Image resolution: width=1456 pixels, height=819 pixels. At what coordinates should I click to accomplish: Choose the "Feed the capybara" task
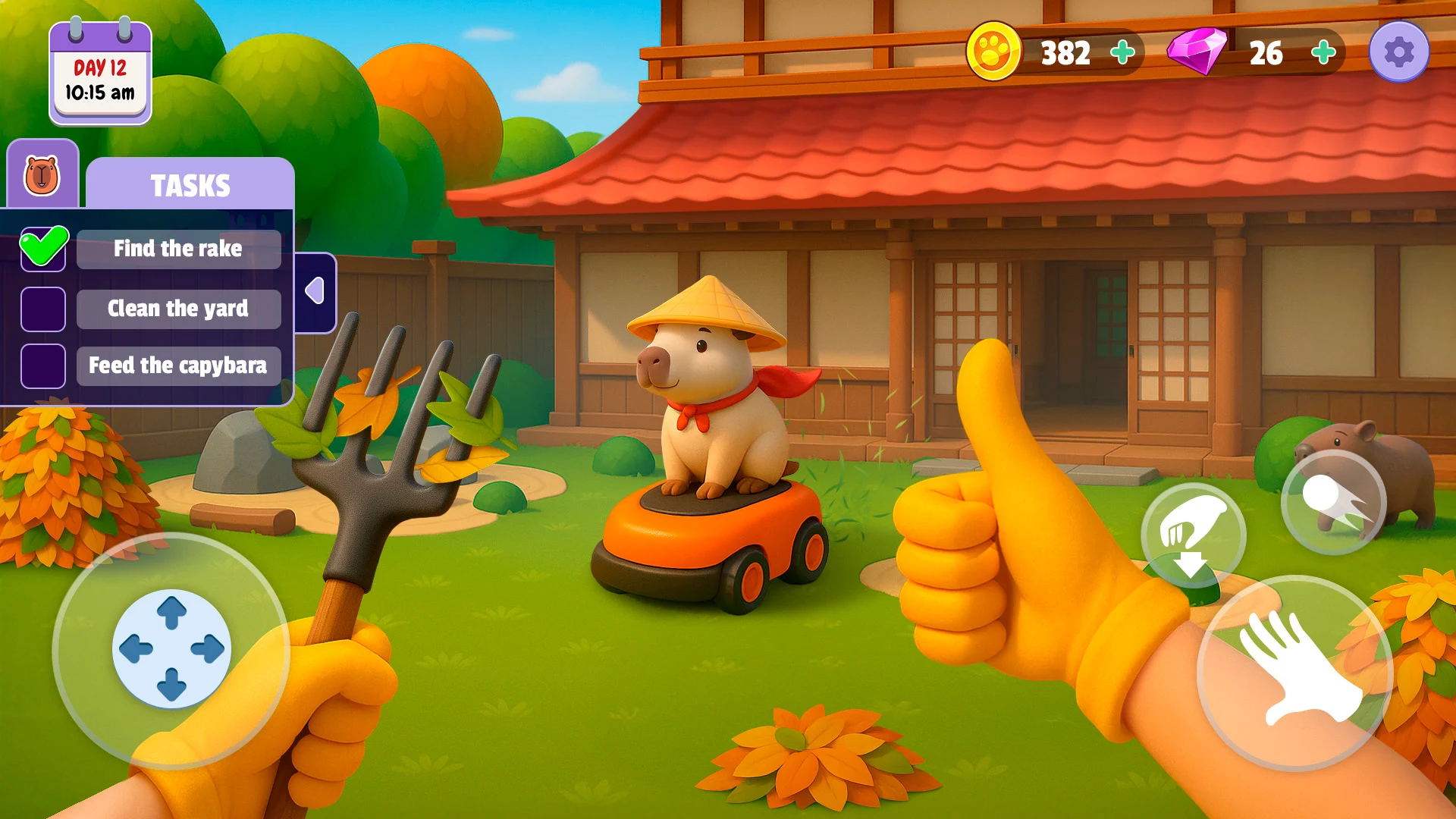178,366
